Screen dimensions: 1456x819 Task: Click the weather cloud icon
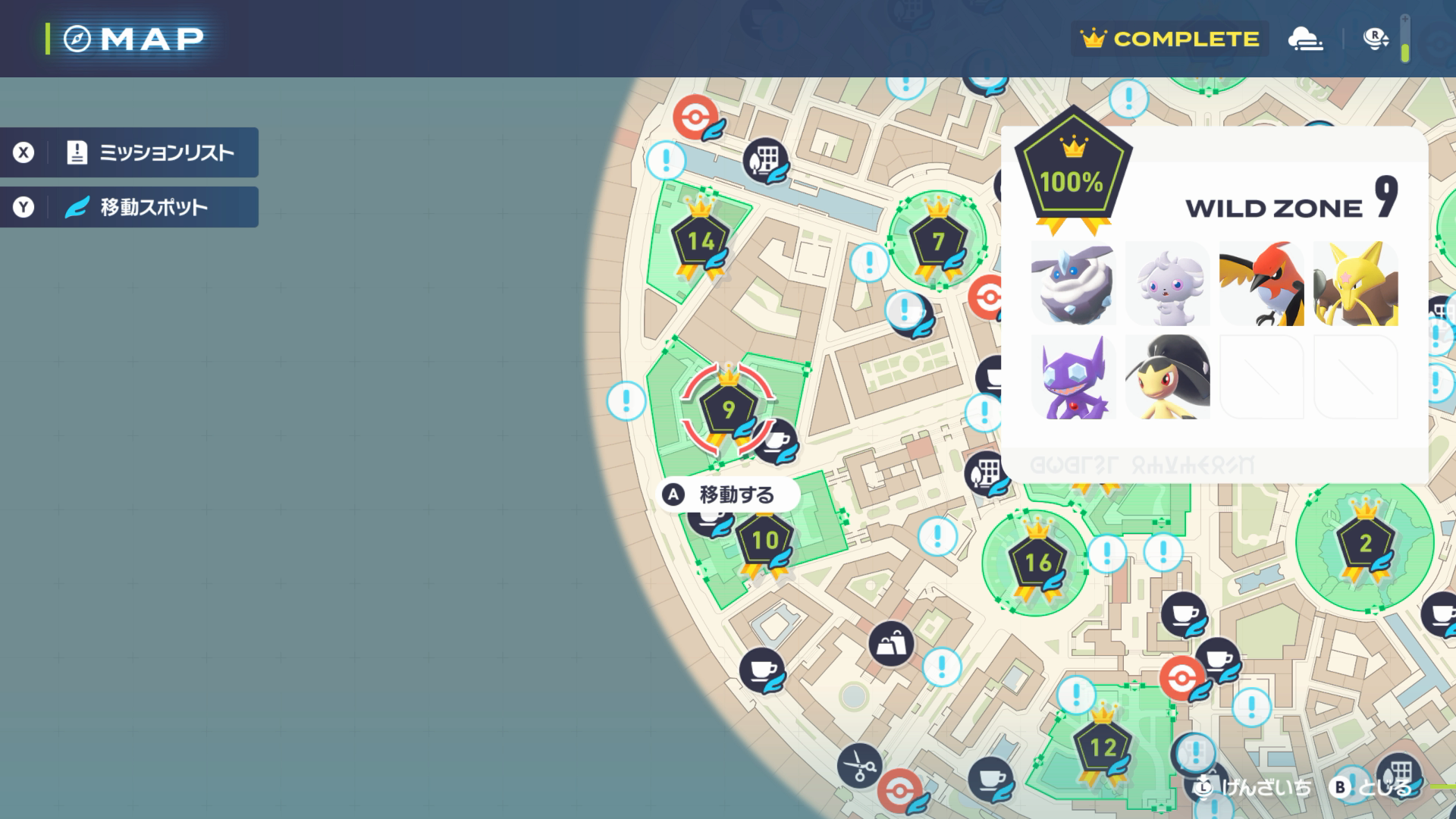point(1305,39)
